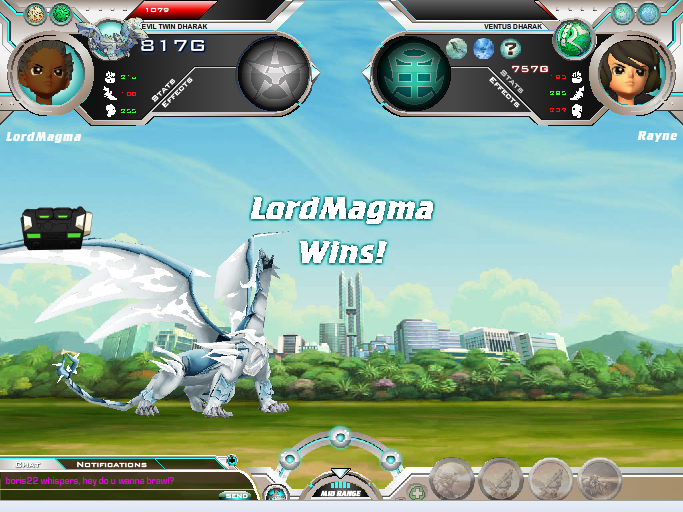Image resolution: width=683 pixels, height=512 pixels.
Task: Select the Mid Range distance gauge
Action: [339, 487]
